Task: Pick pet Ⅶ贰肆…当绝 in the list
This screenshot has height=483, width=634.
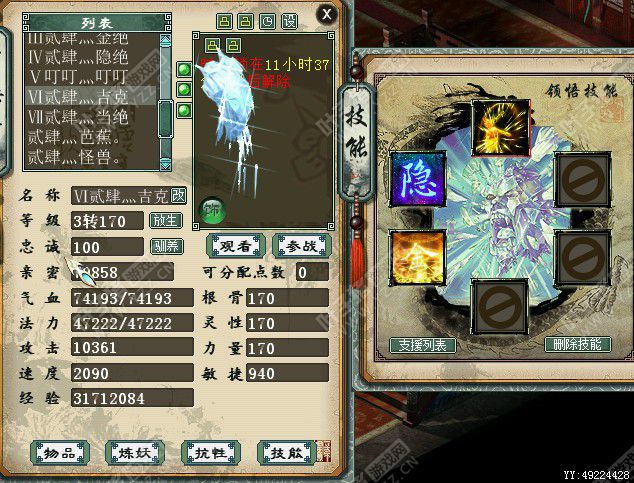Action: (88, 116)
